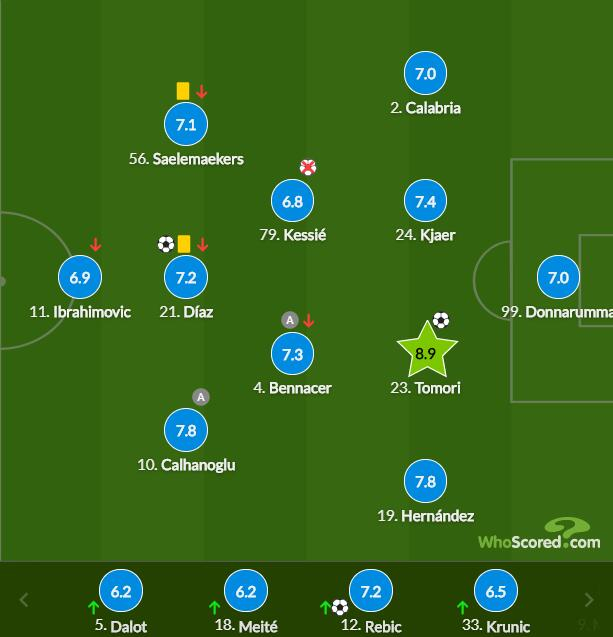
Task: Open Díaz's 7.2 player marker
Action: click(x=186, y=277)
